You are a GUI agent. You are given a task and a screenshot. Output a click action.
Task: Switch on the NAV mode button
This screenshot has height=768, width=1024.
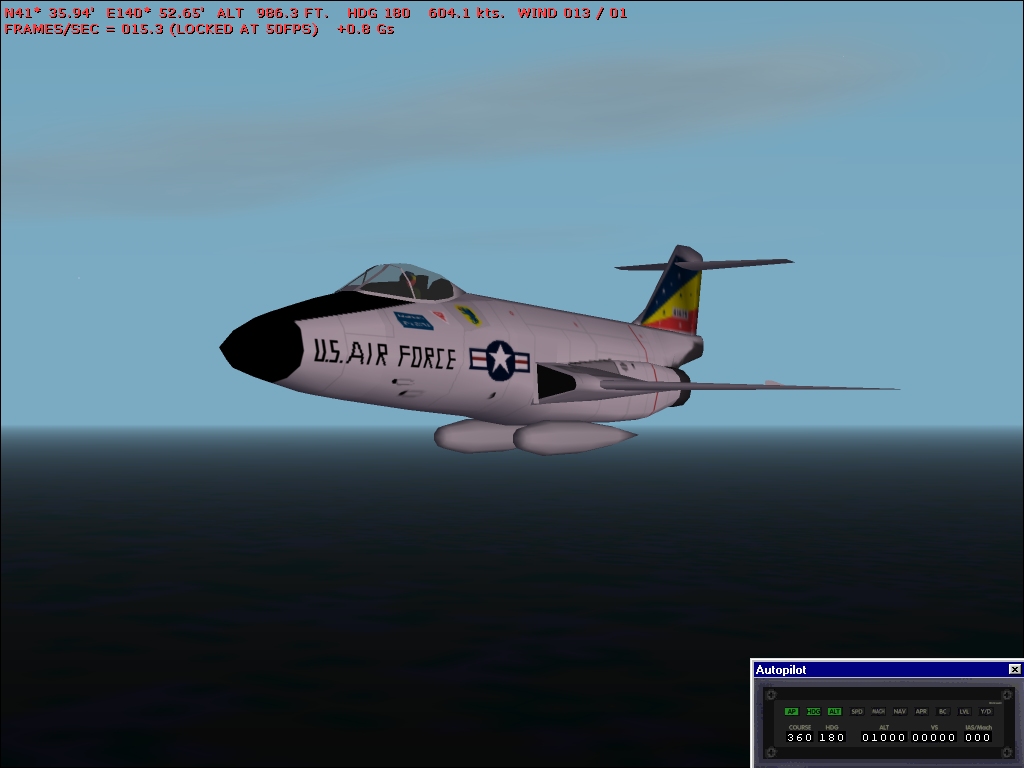900,711
